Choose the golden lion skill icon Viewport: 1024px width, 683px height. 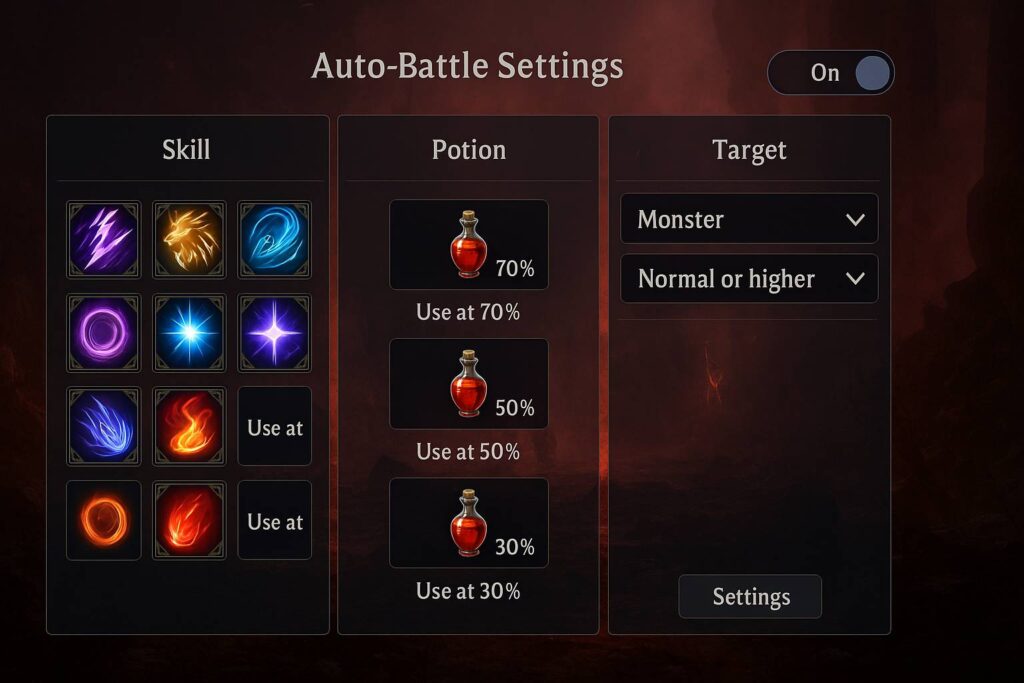(x=189, y=239)
